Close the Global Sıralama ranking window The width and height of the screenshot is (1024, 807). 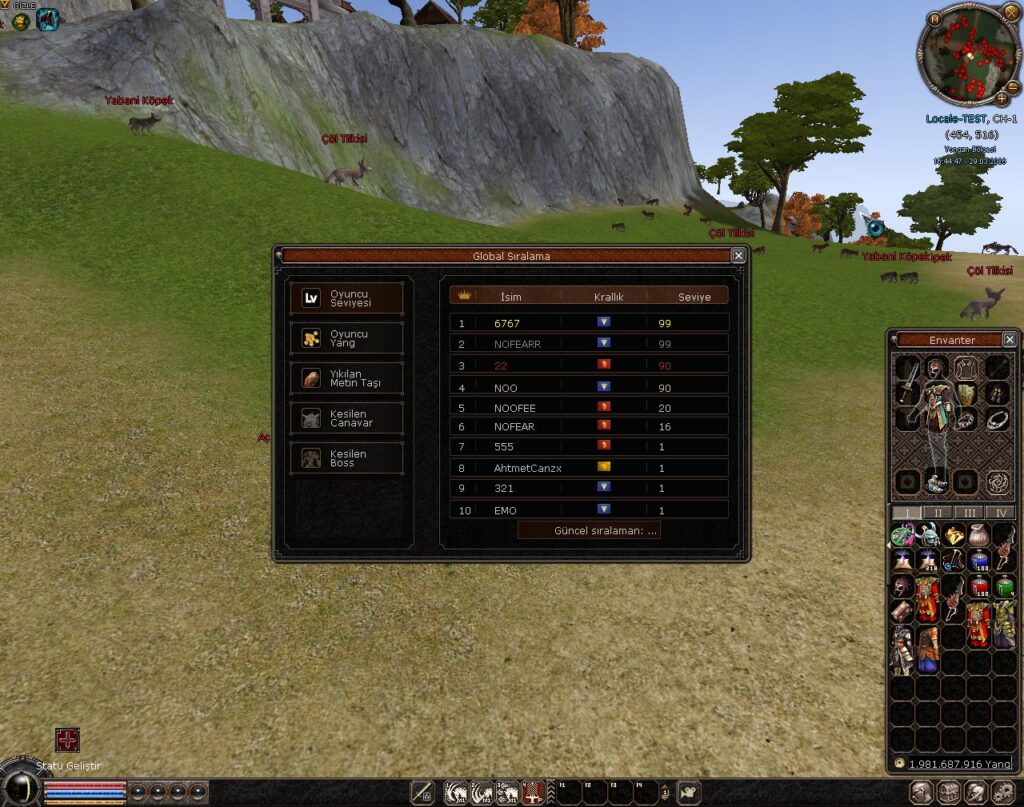point(738,256)
